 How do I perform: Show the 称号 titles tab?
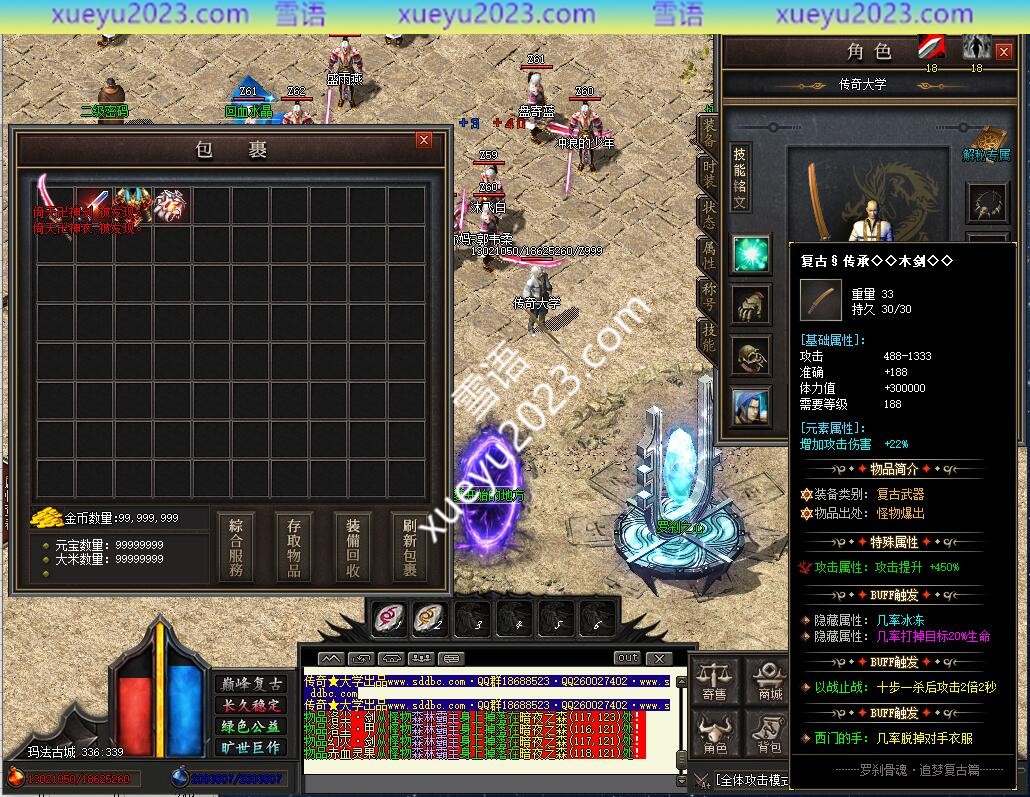pos(709,297)
